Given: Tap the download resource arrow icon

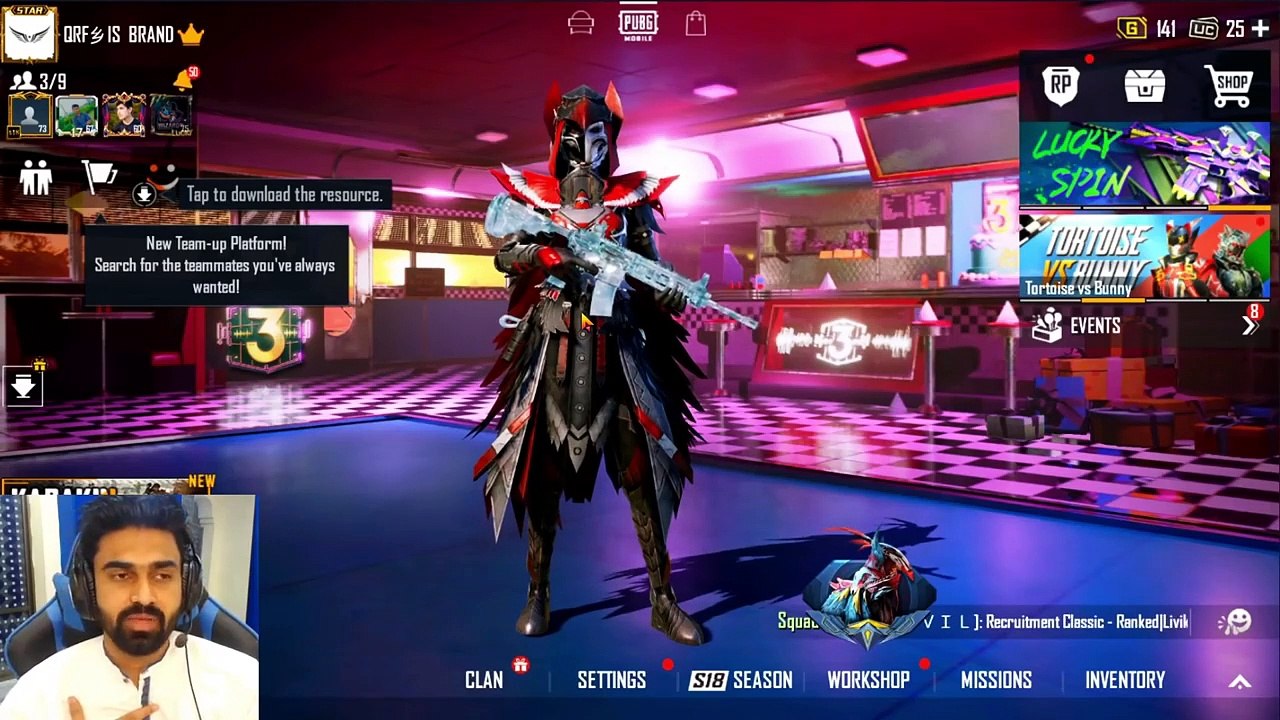Looking at the screenshot, I should [x=144, y=195].
